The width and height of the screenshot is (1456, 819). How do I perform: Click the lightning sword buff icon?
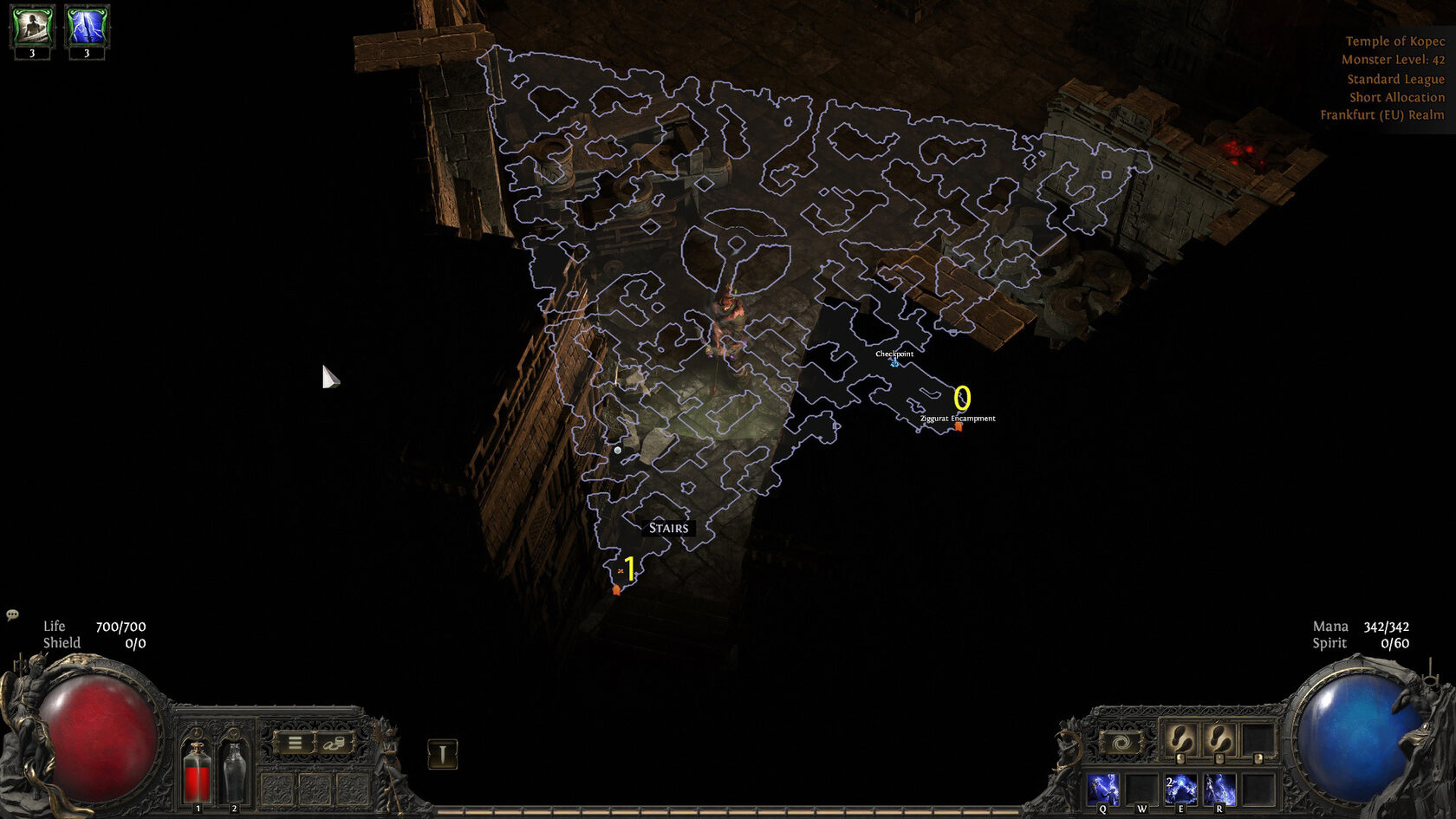tap(87, 27)
